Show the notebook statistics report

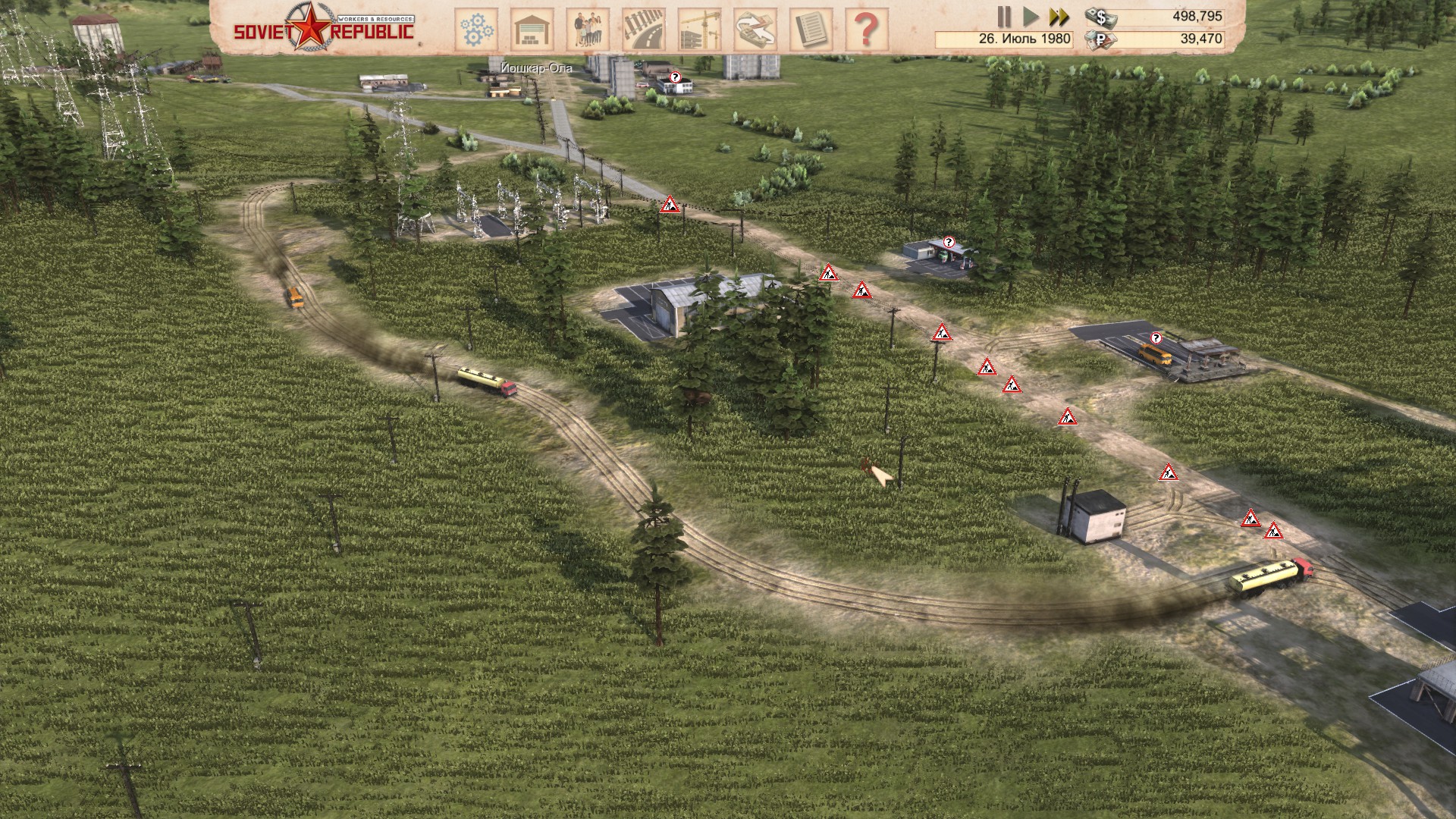811,30
